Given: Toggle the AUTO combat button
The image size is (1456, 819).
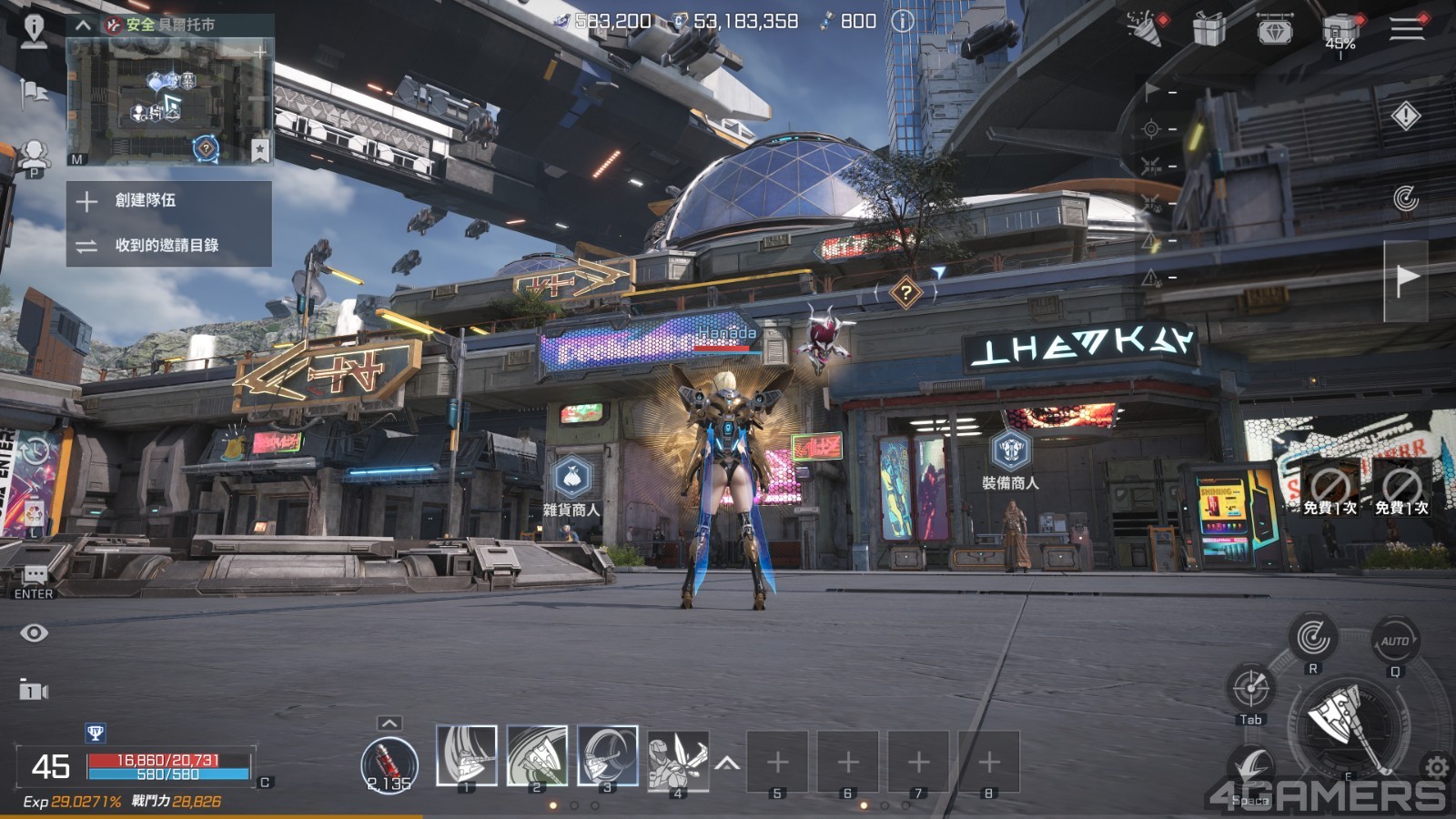Looking at the screenshot, I should 1394,641.
